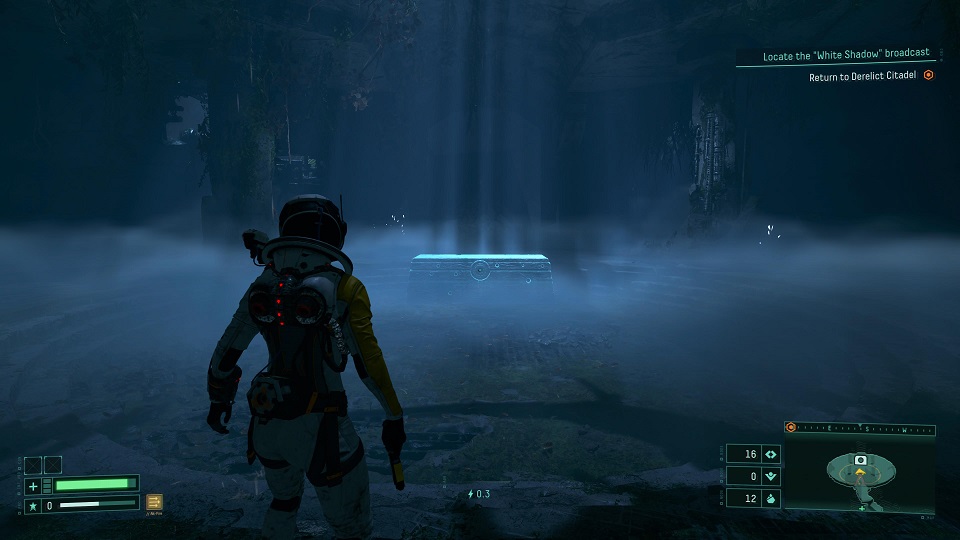Image resolution: width=960 pixels, height=540 pixels.
Task: Click the orange objective marker on the compass
Action: click(791, 427)
